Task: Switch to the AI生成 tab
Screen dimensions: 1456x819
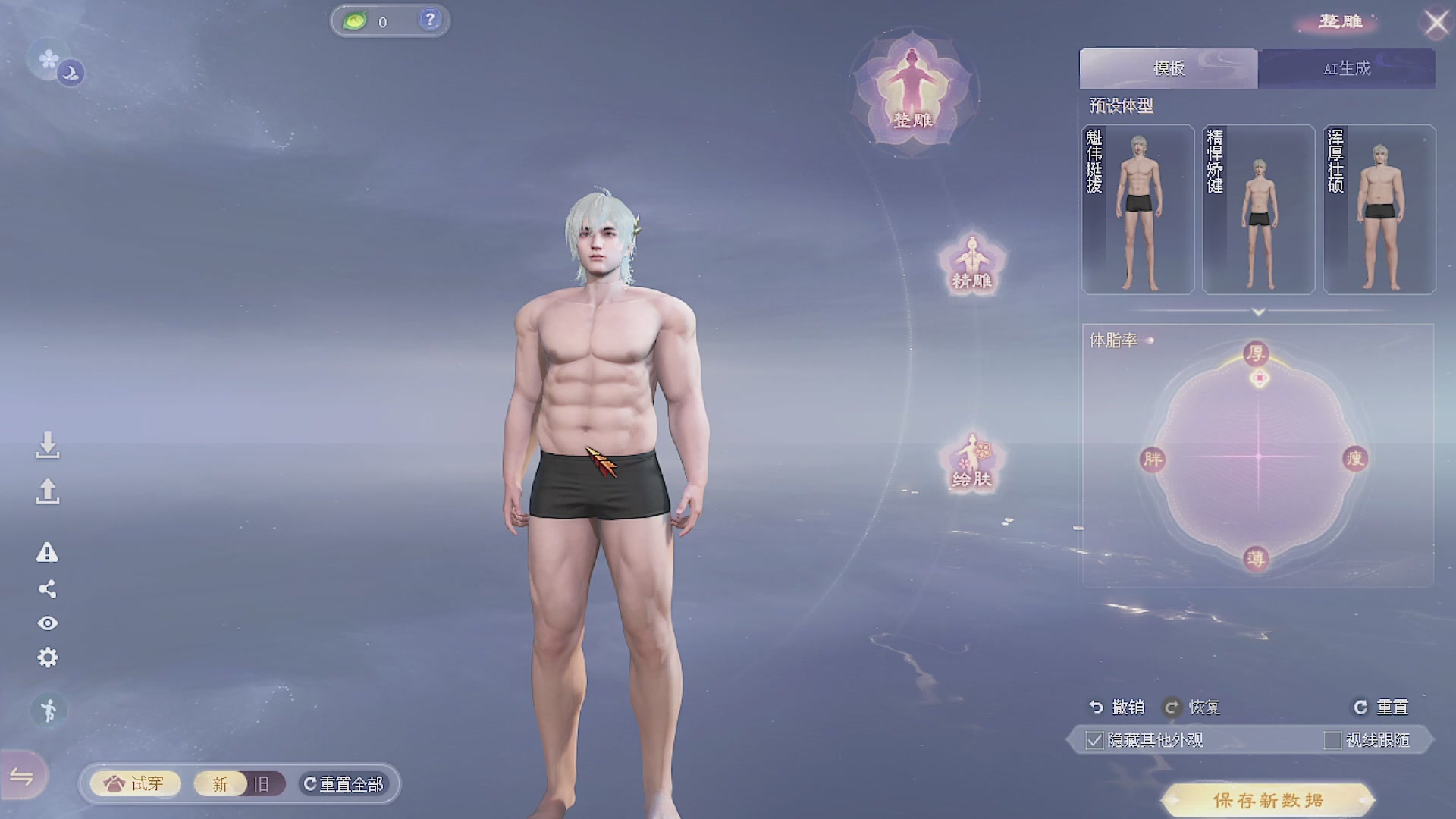Action: [1346, 68]
